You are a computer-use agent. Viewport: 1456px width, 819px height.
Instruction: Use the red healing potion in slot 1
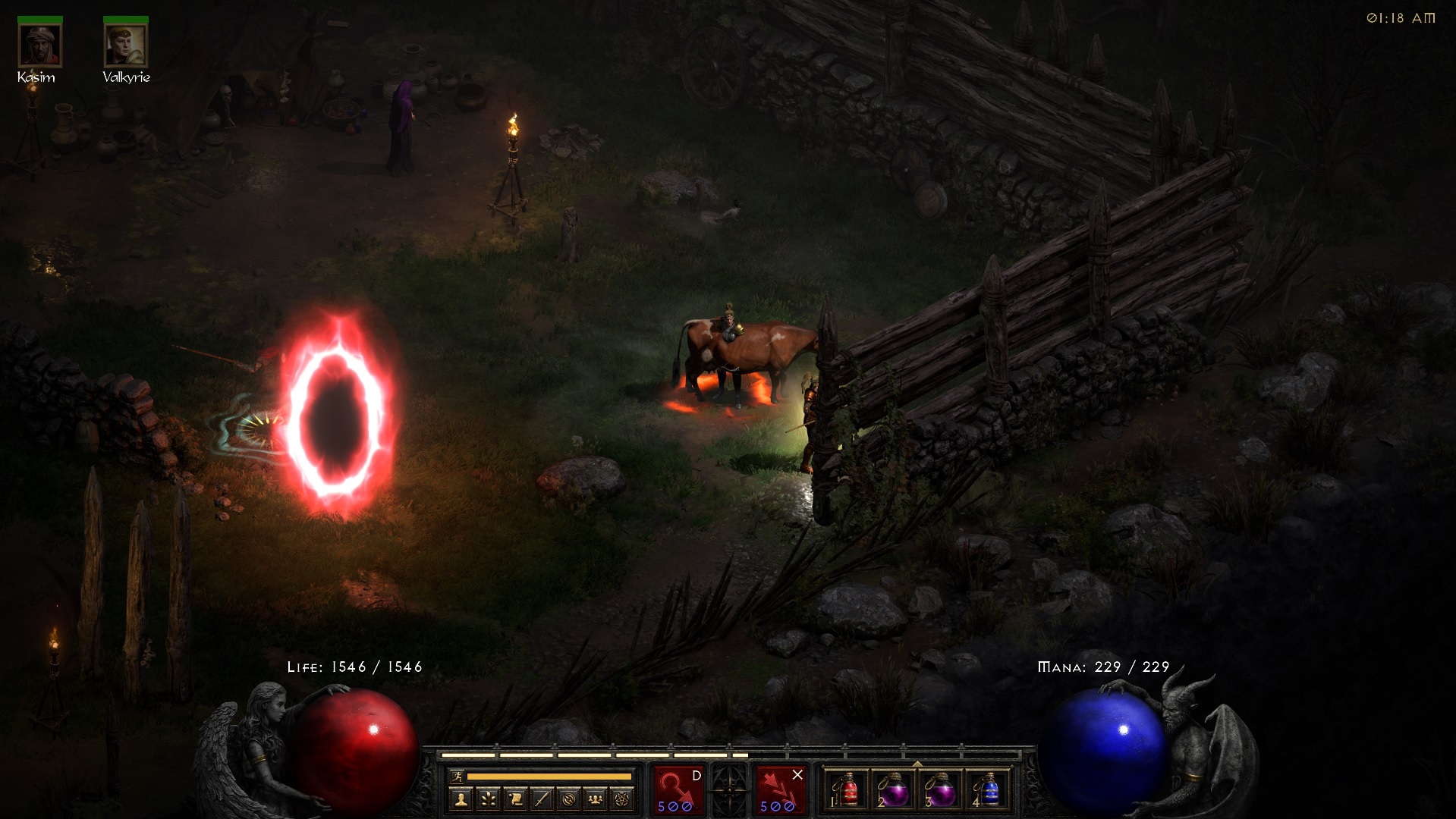847,790
